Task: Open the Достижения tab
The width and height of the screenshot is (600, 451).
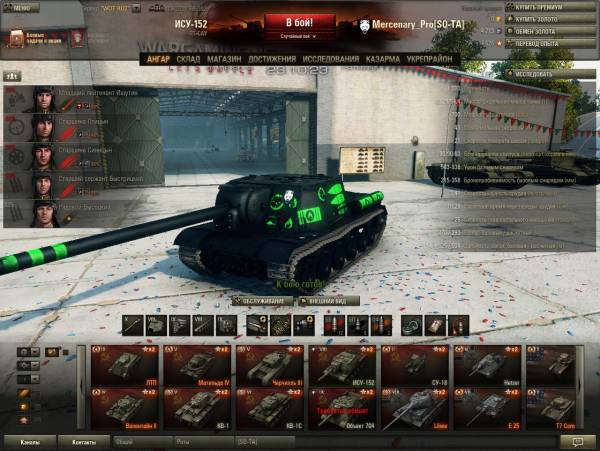Action: pos(272,59)
